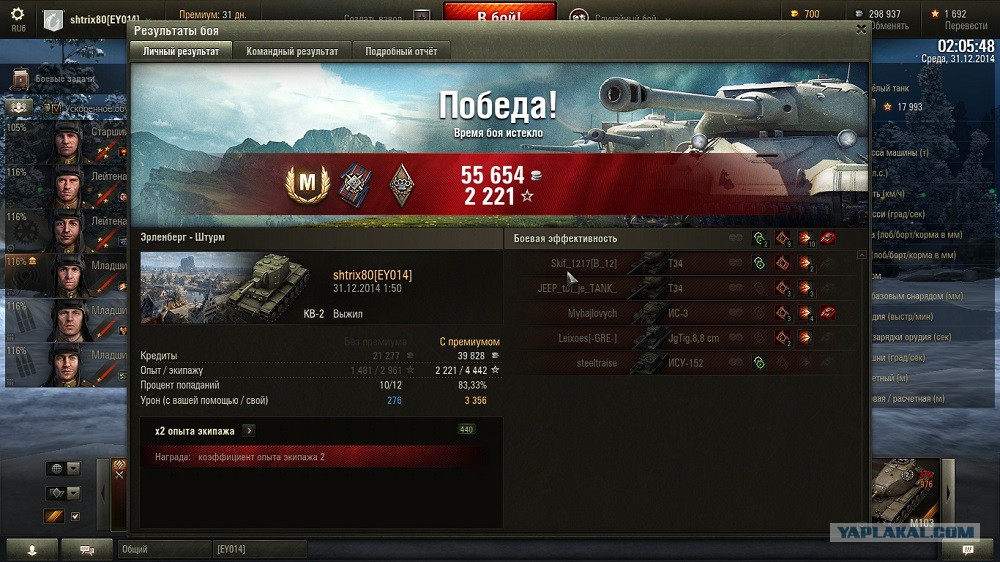The width and height of the screenshot is (1000, 562).
Task: Expand the x2 опыта экипажа arrow
Action: point(249,431)
